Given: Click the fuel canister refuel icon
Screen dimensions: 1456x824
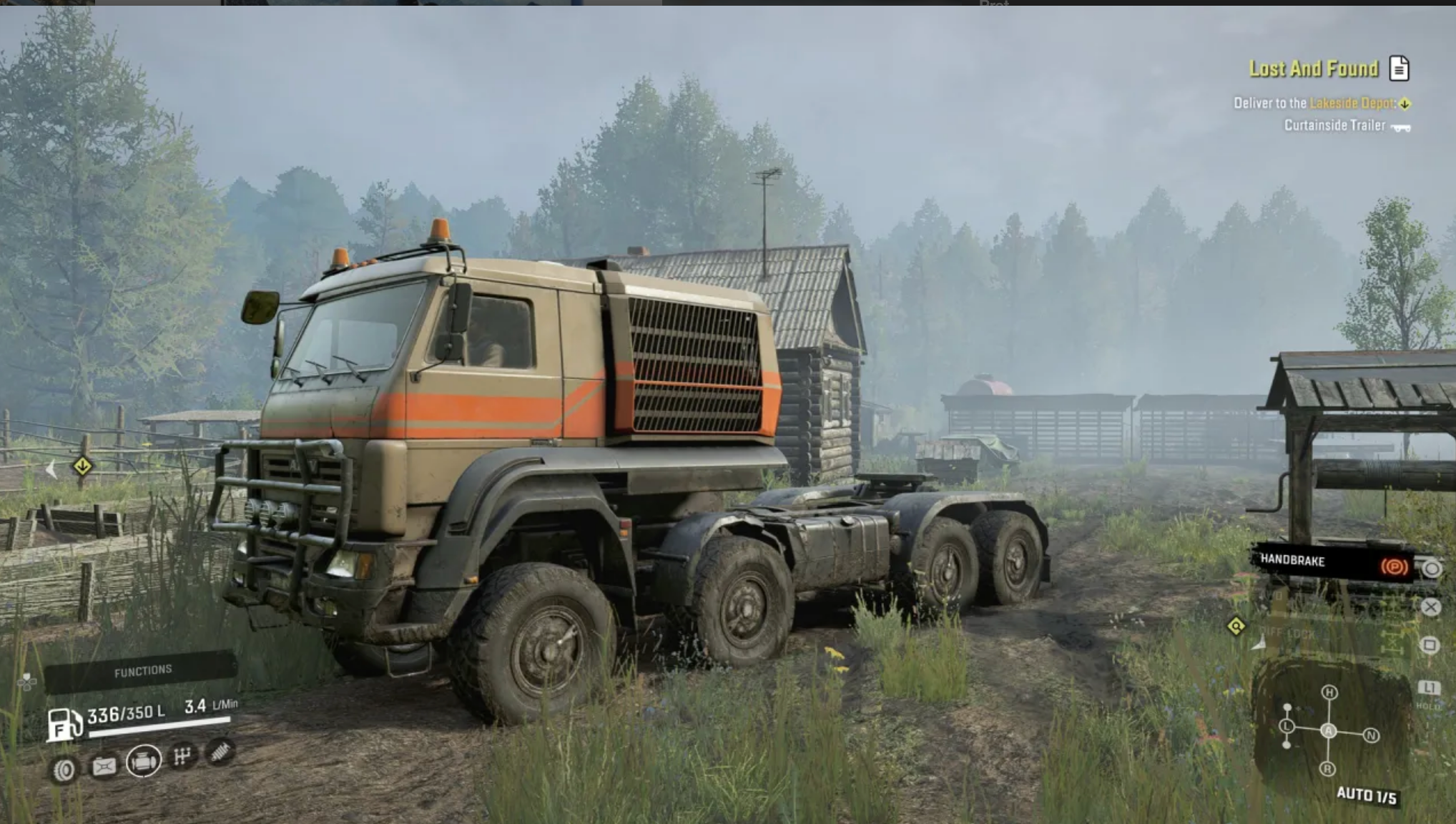Looking at the screenshot, I should [104, 767].
